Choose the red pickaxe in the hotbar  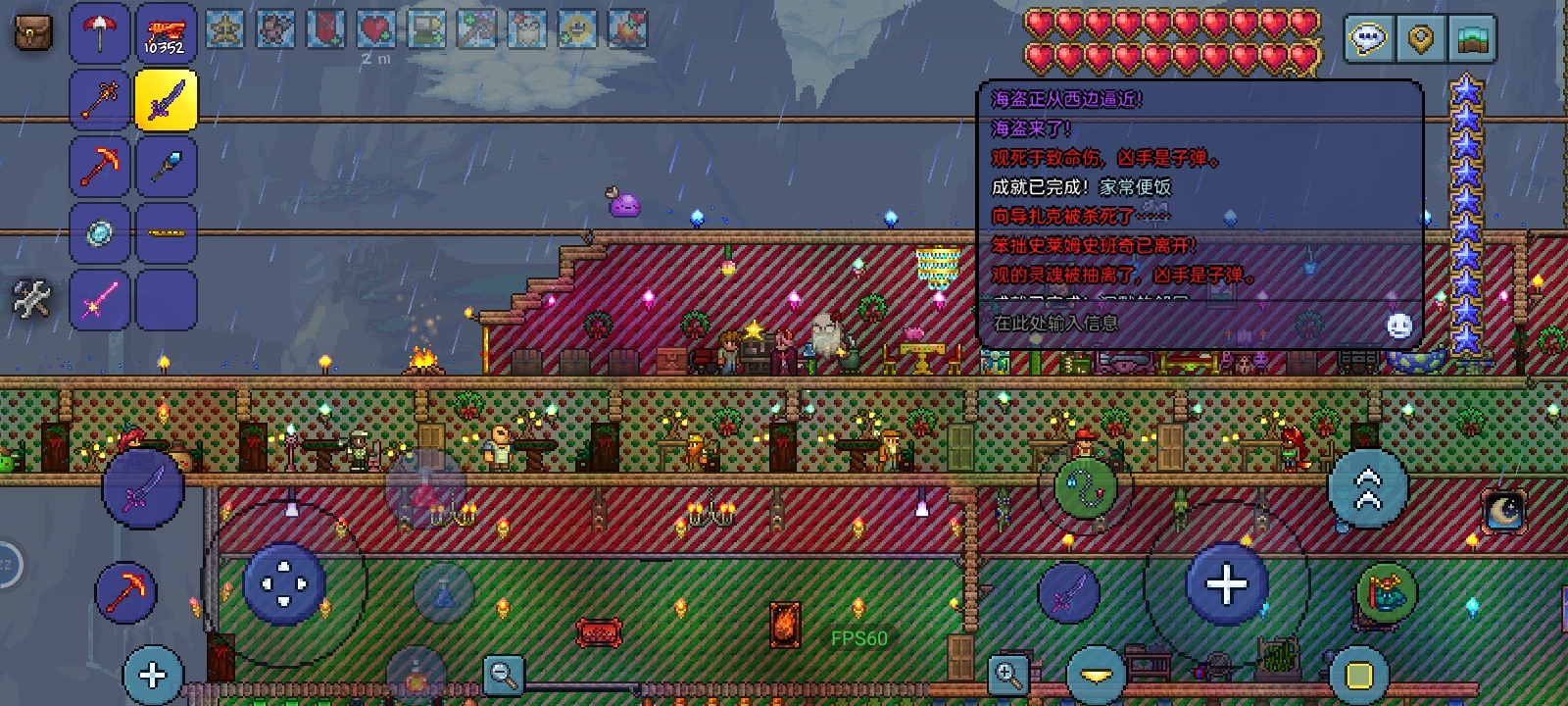(x=100, y=166)
